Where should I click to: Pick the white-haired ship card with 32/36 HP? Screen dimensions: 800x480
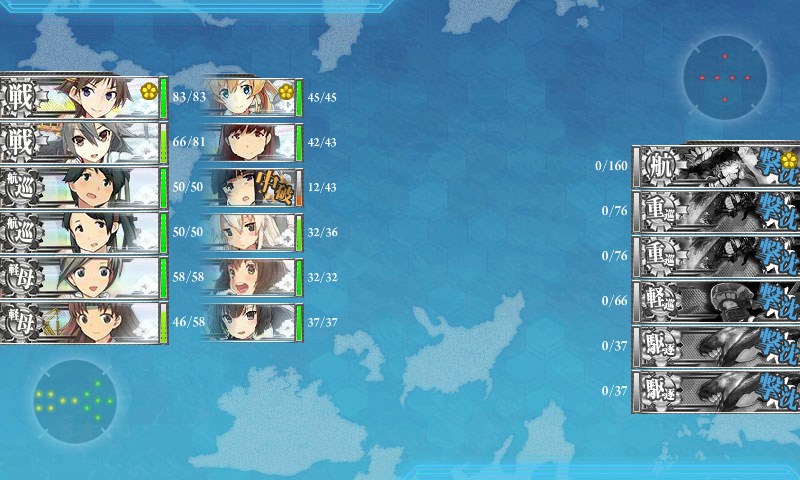[x=250, y=233]
